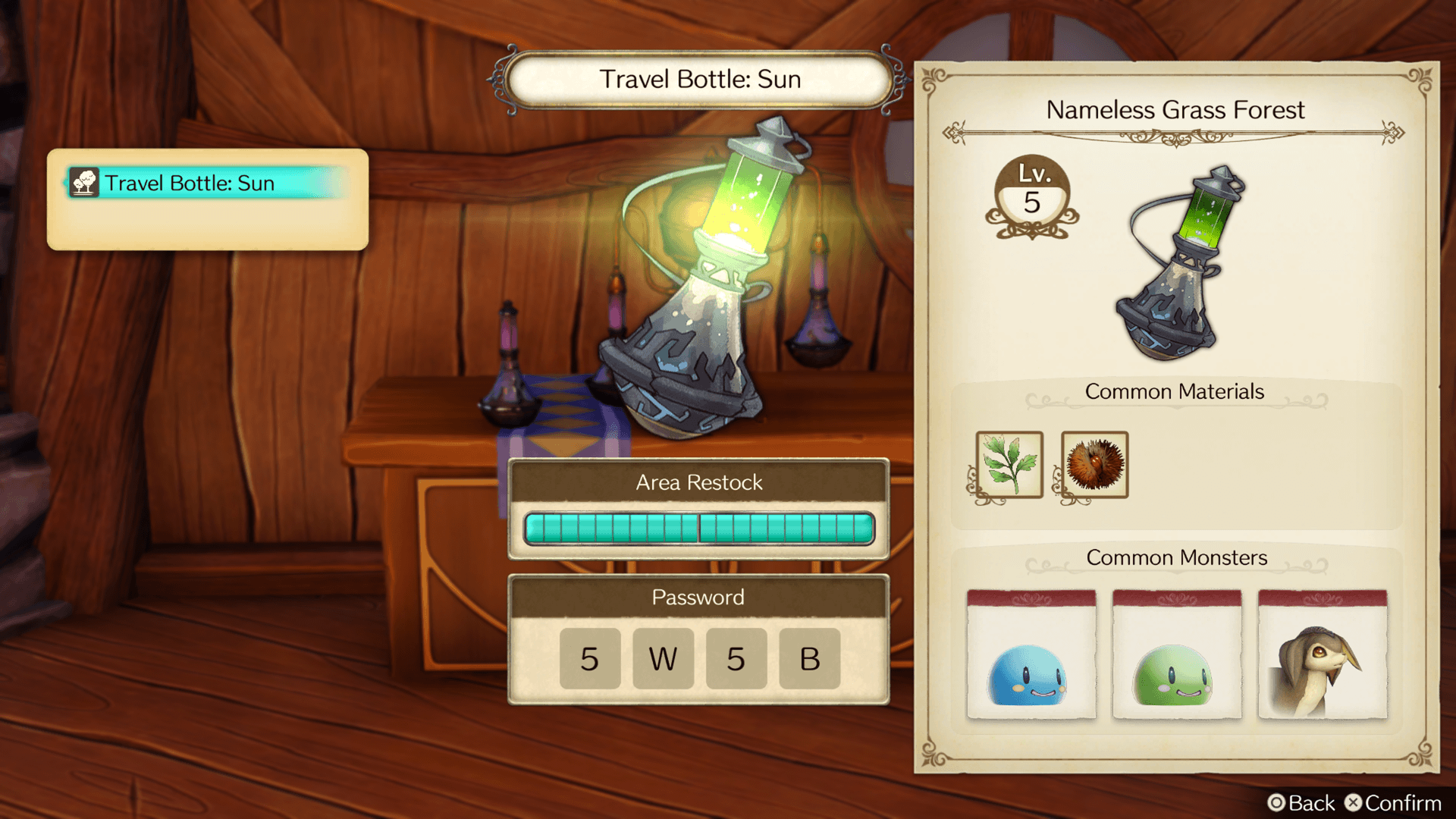
Task: Select the green herb material icon
Action: pos(1009,464)
